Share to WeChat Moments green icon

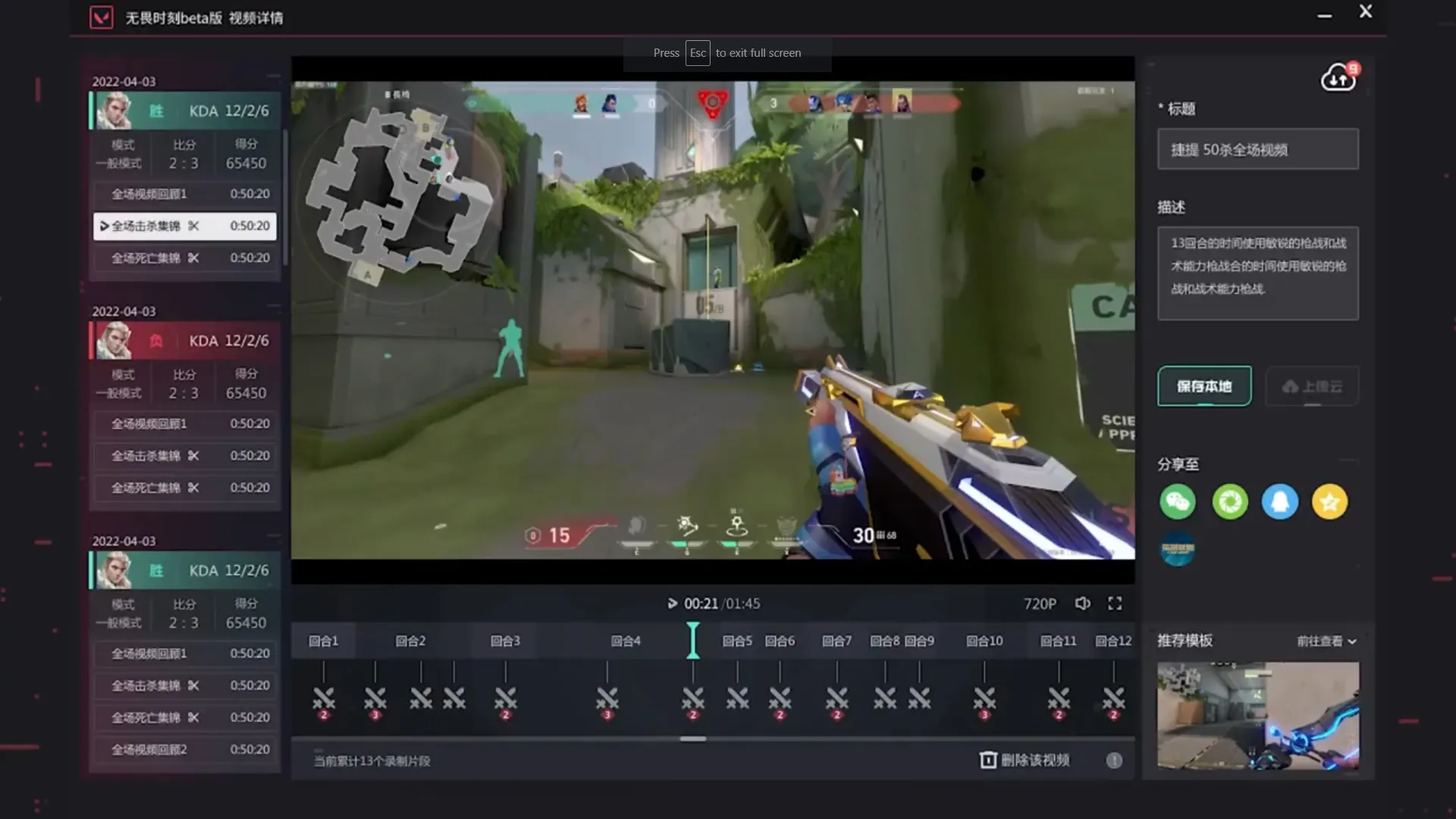tap(1230, 502)
